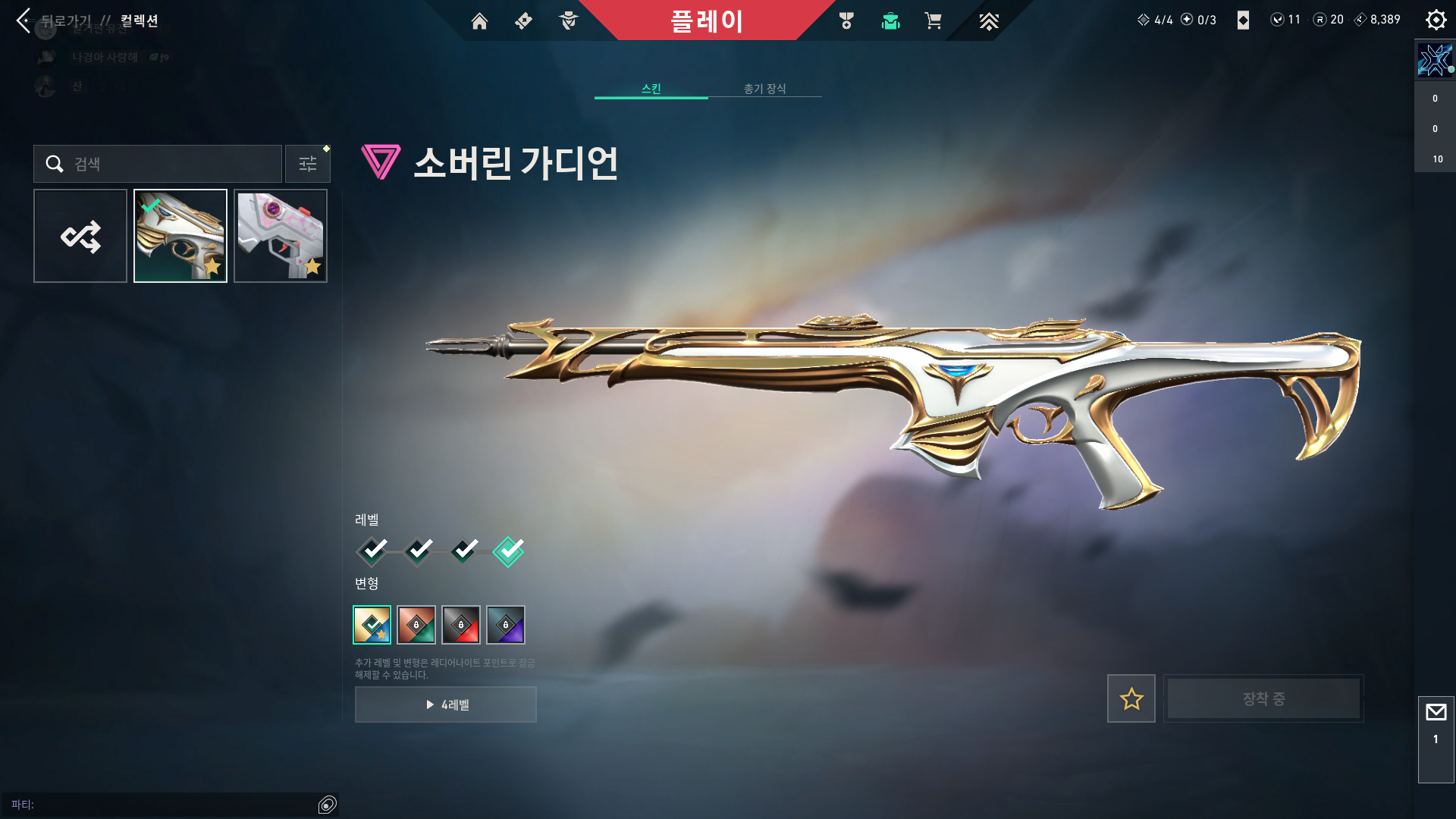Choose the locked purple variant swatch
Viewport: 1456px width, 819px height.
tap(506, 625)
